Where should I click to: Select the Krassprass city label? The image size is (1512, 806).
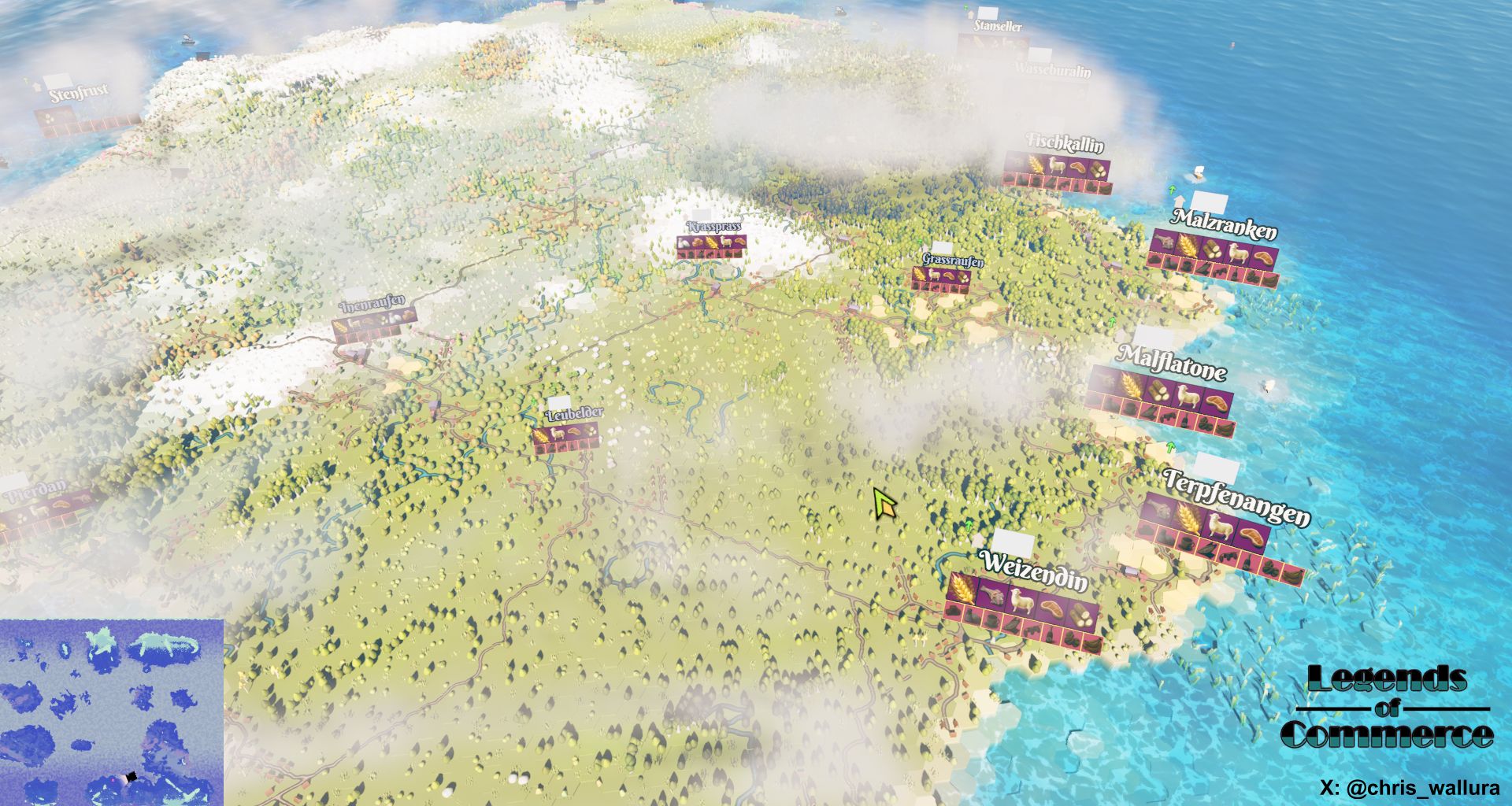tap(713, 227)
